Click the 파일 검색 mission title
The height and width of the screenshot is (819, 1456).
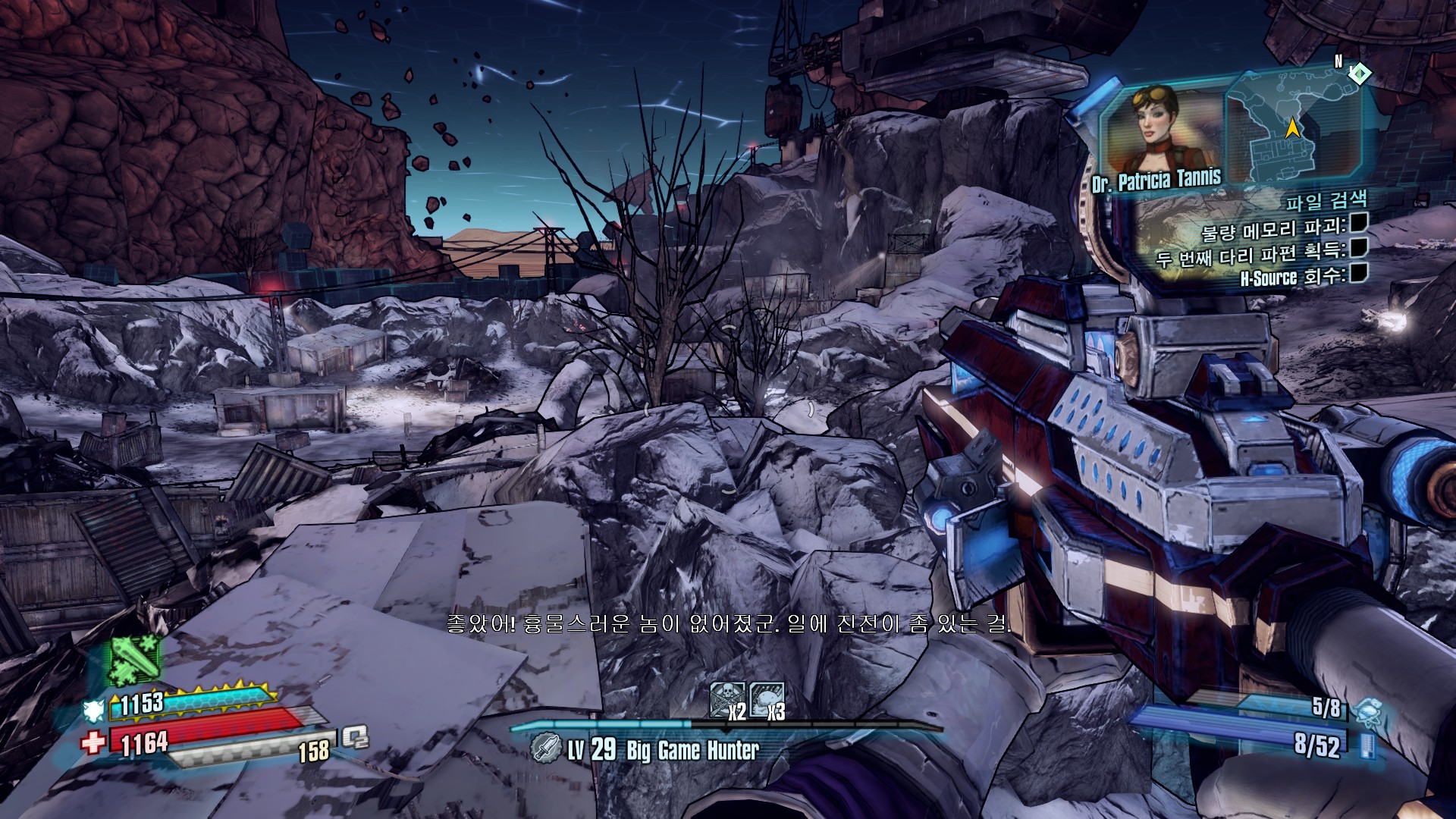(x=1326, y=202)
